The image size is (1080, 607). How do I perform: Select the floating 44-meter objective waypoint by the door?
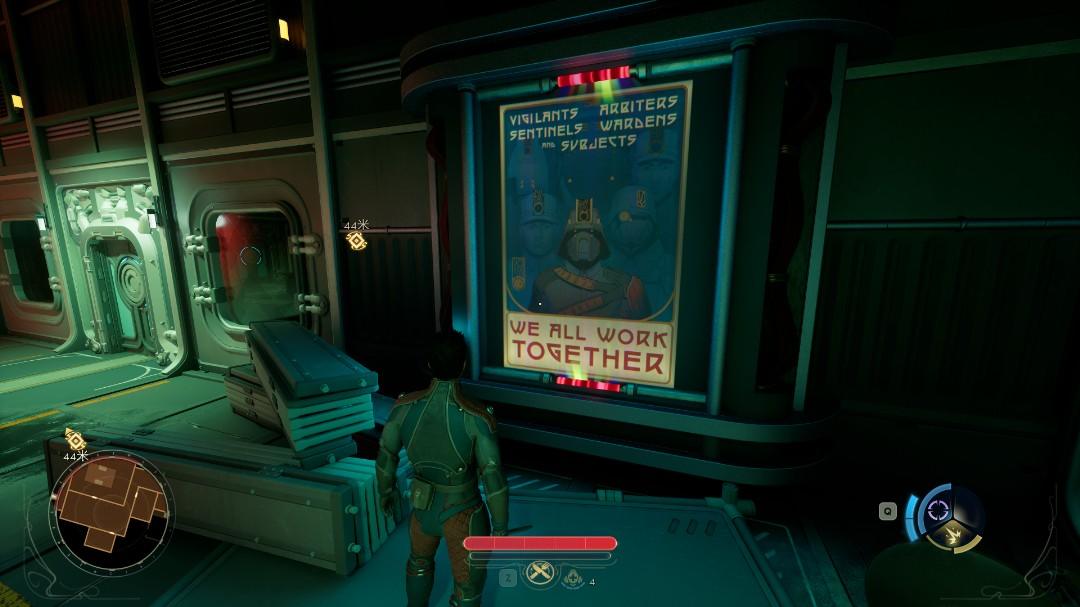pyautogui.click(x=356, y=240)
